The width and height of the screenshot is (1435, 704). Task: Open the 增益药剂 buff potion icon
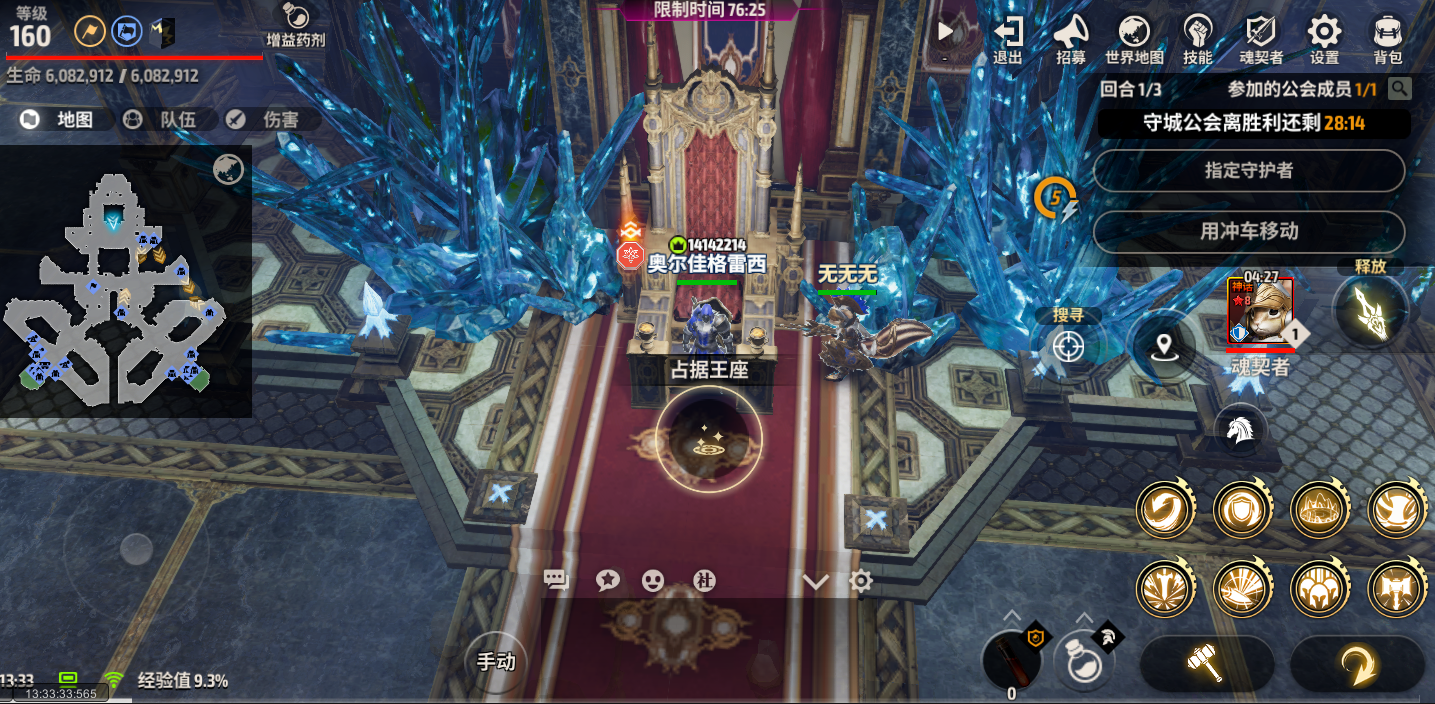click(295, 27)
